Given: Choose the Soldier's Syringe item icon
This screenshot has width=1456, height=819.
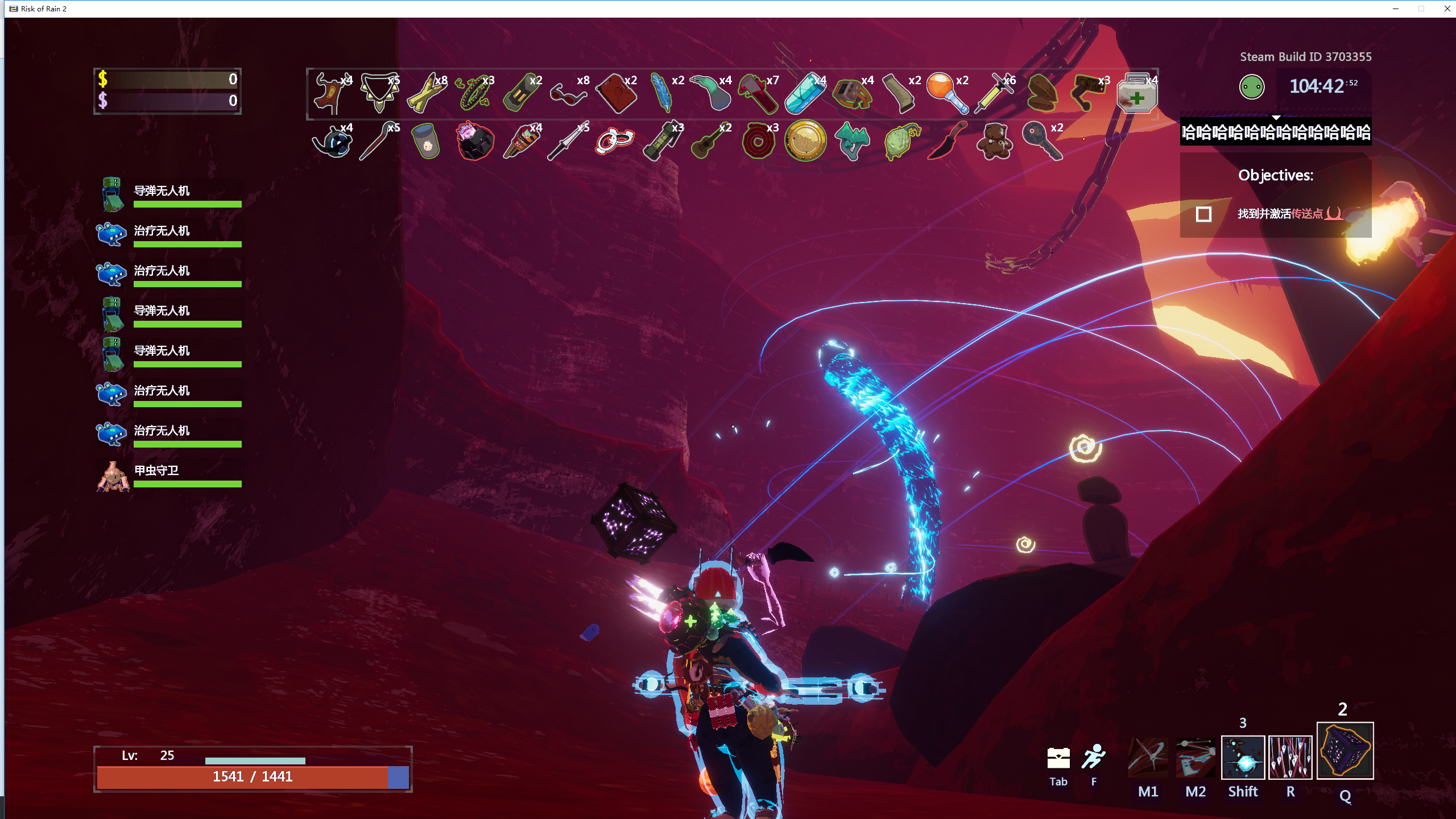Looking at the screenshot, I should pyautogui.click(x=994, y=93).
